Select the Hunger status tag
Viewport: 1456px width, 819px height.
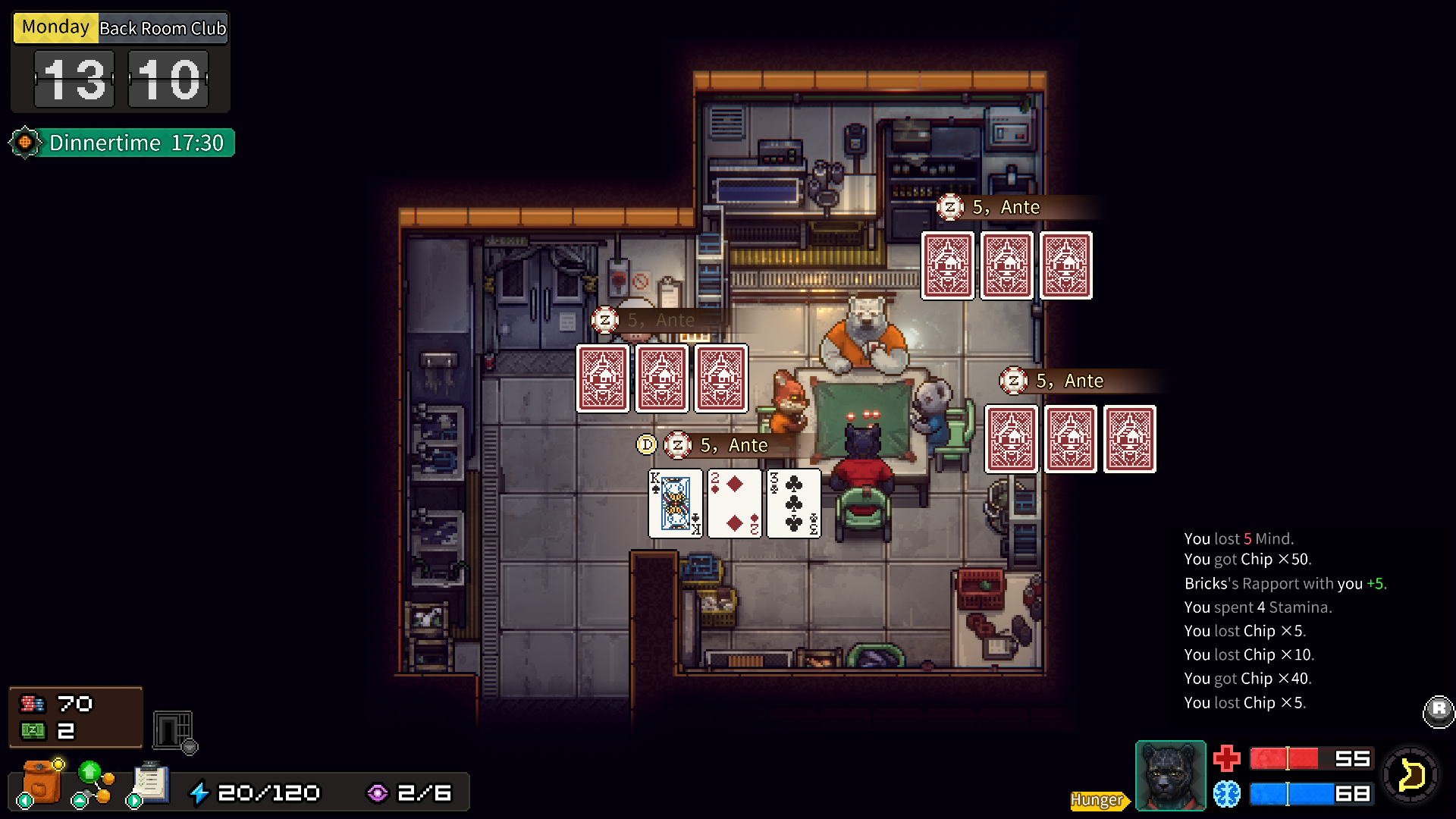1098,800
